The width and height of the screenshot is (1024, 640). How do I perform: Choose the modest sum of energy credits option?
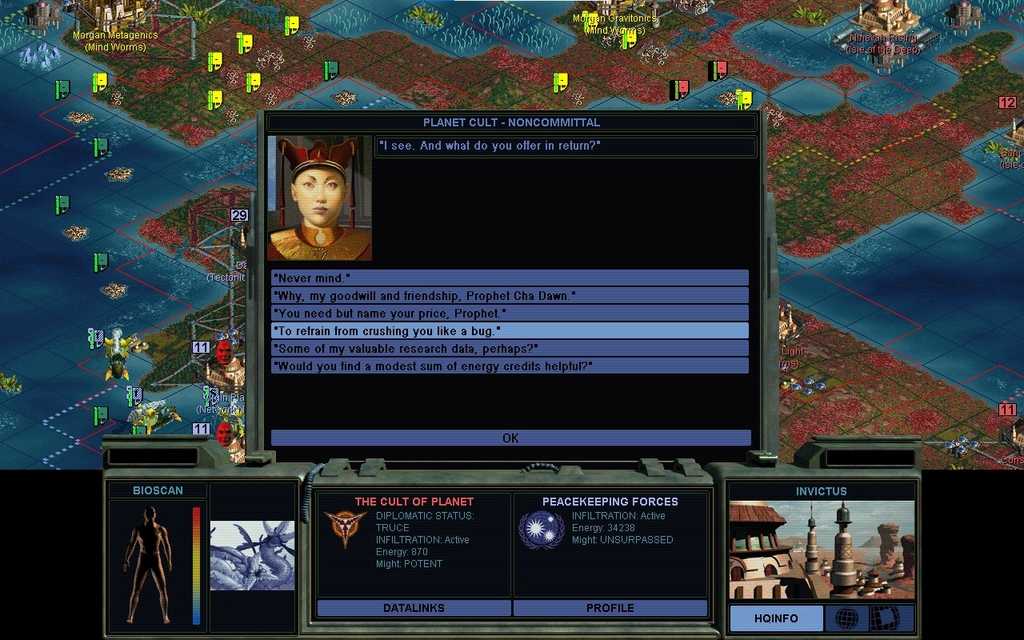point(510,366)
